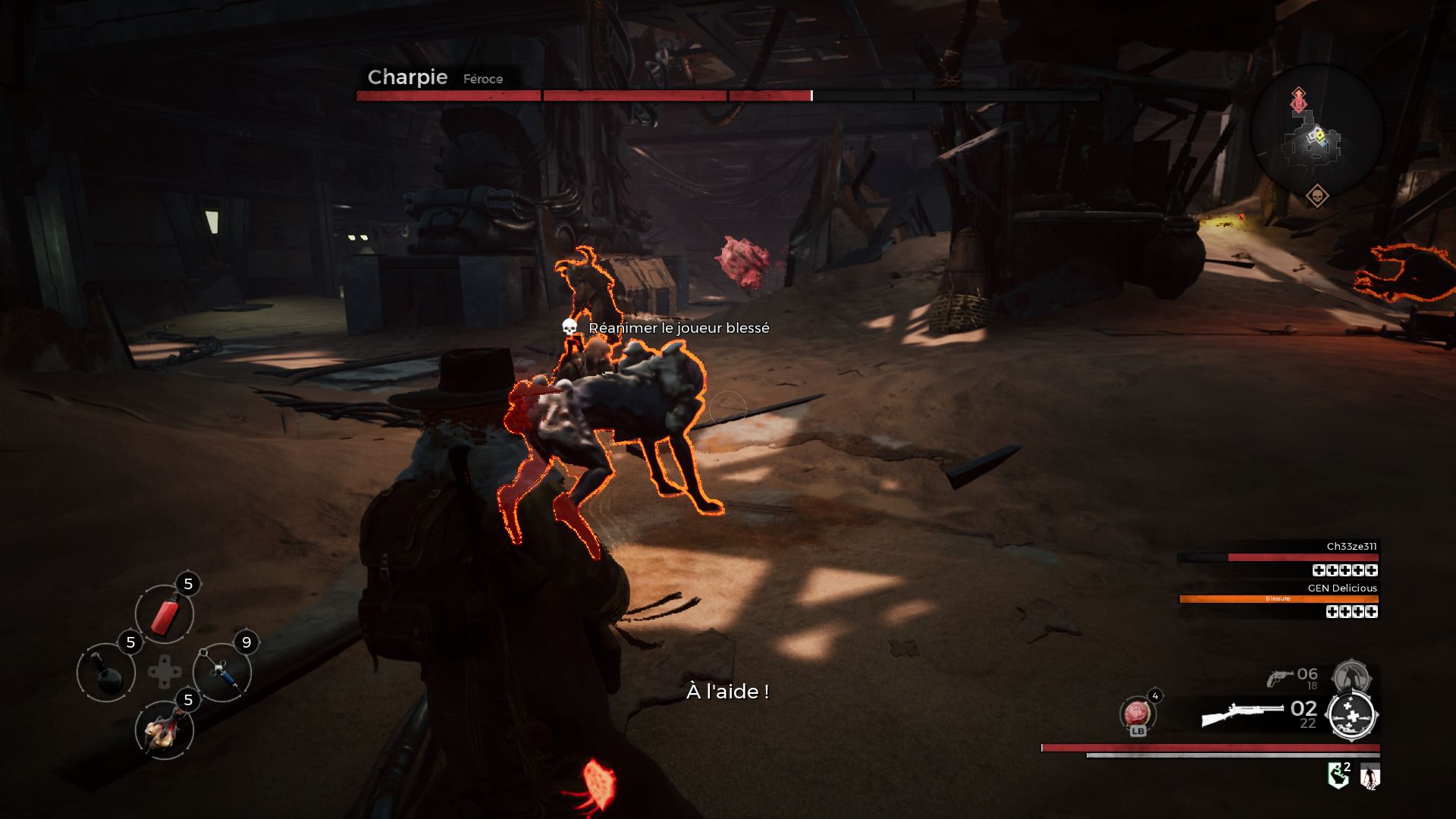Select the red marker on the minimap

[x=1299, y=99]
